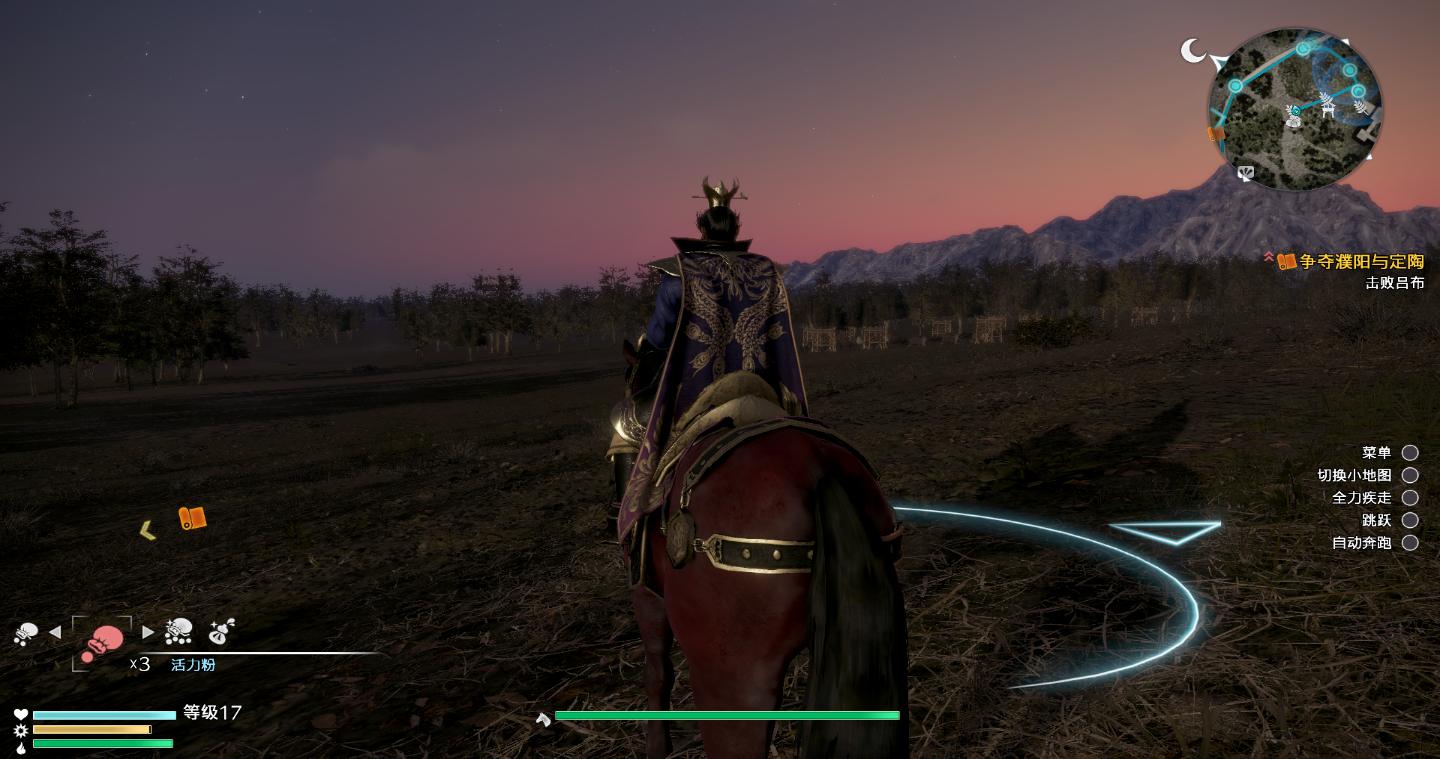Cycle items with the right arrow

pos(148,632)
